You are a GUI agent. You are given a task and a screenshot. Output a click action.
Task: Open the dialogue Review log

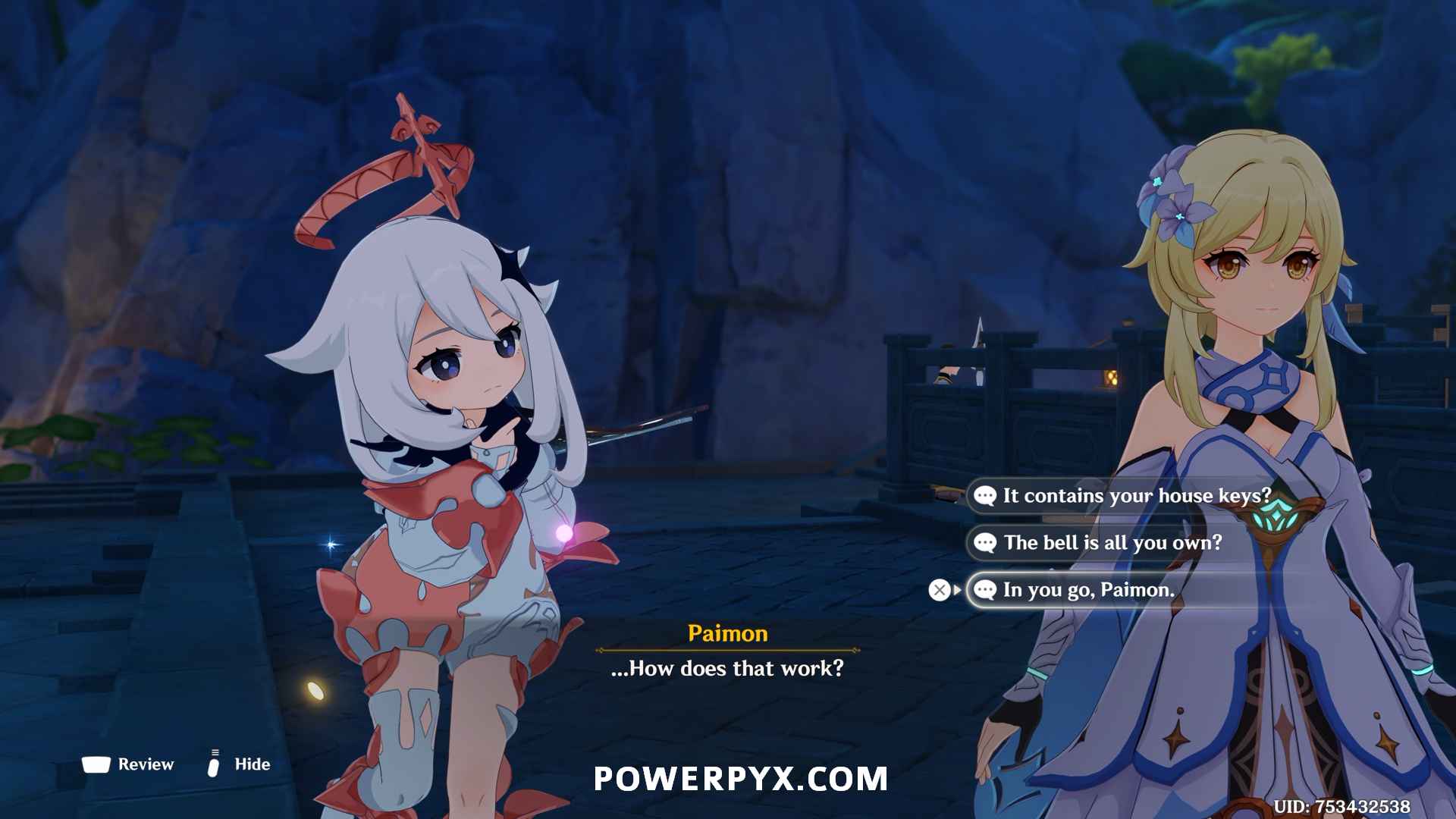129,764
